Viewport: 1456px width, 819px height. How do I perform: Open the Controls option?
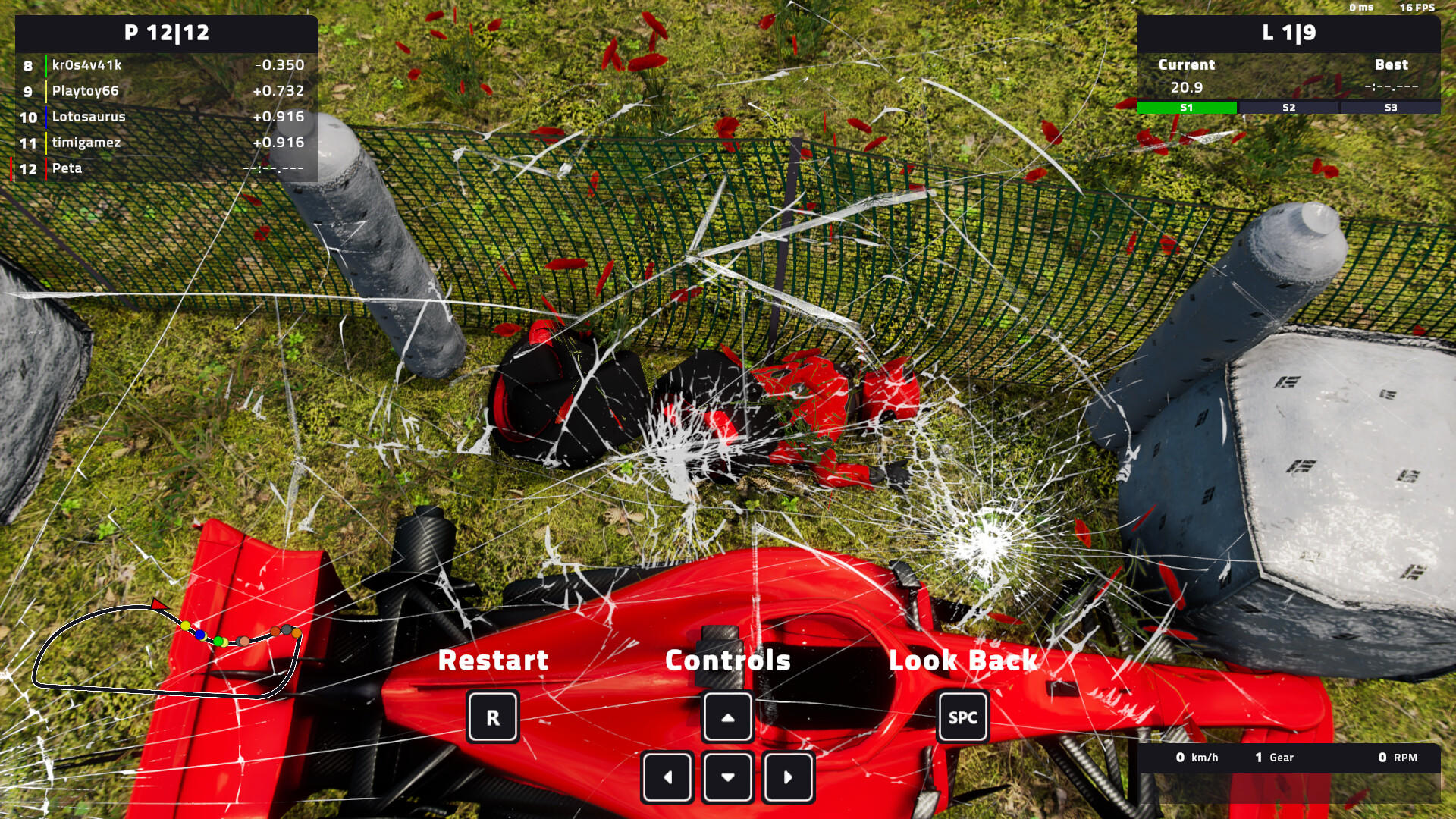(726, 661)
